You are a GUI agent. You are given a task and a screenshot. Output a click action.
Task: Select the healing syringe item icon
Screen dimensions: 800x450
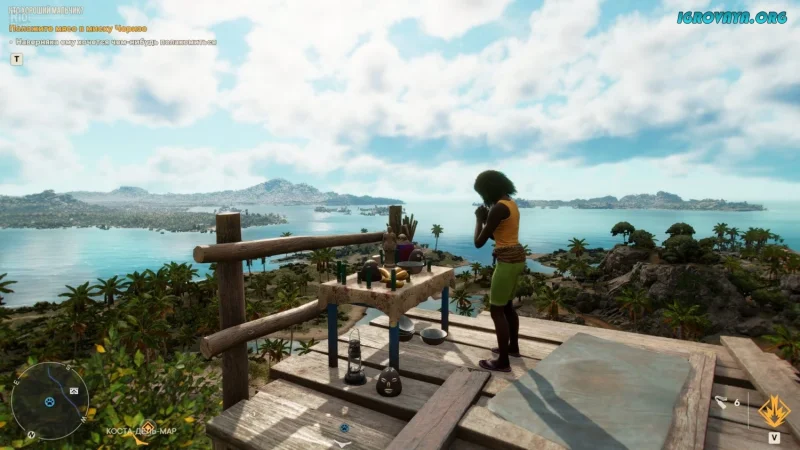[x=720, y=402]
